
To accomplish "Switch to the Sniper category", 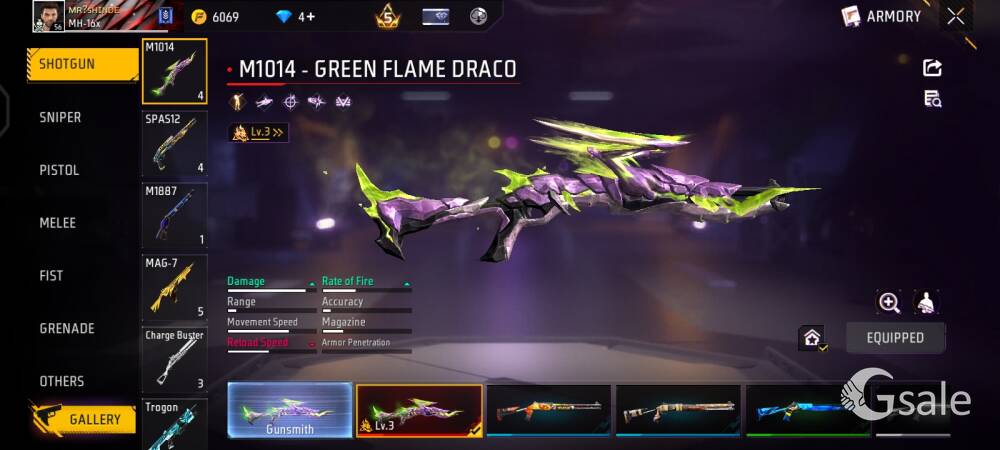I will (x=60, y=117).
